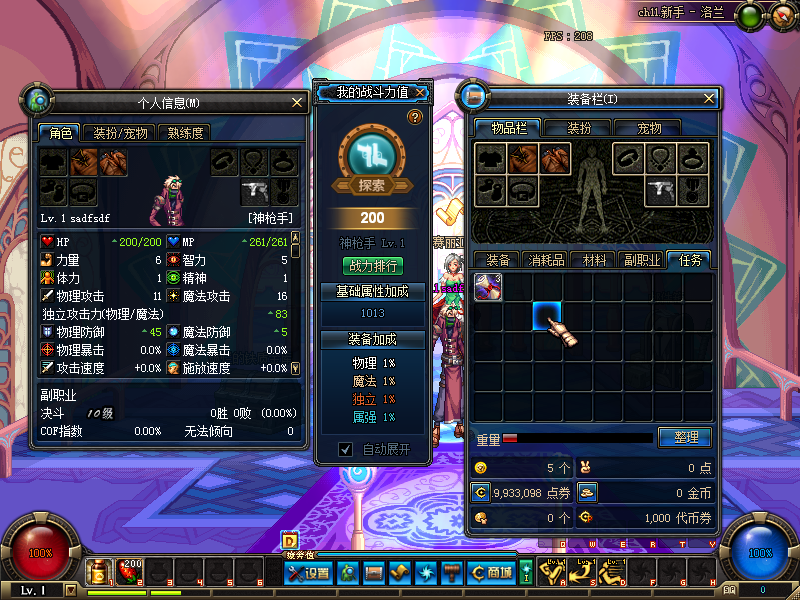
Task: Close the 装备栏 inventory window
Action: pos(710,99)
